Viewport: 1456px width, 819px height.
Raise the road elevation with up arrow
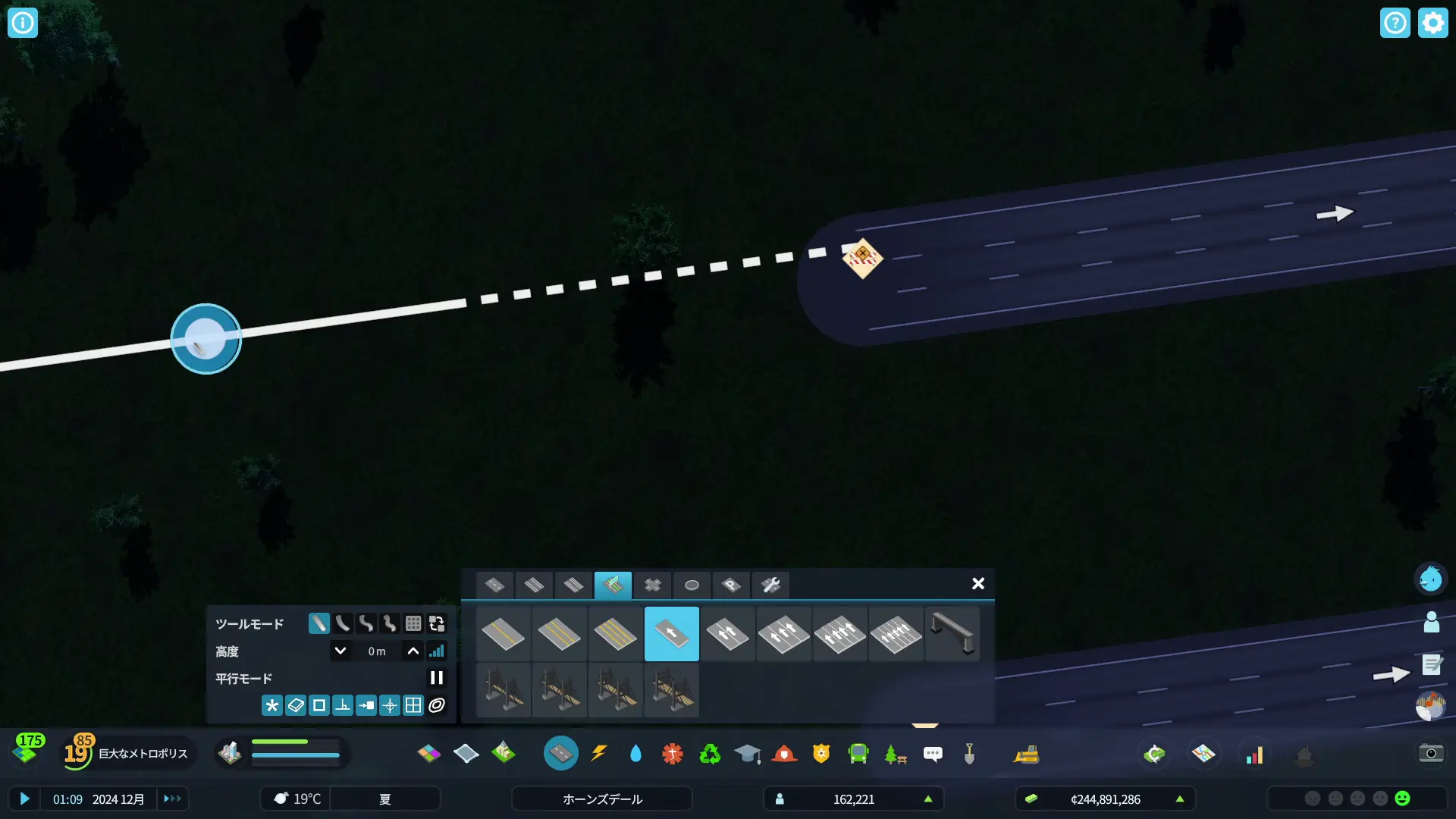(413, 651)
